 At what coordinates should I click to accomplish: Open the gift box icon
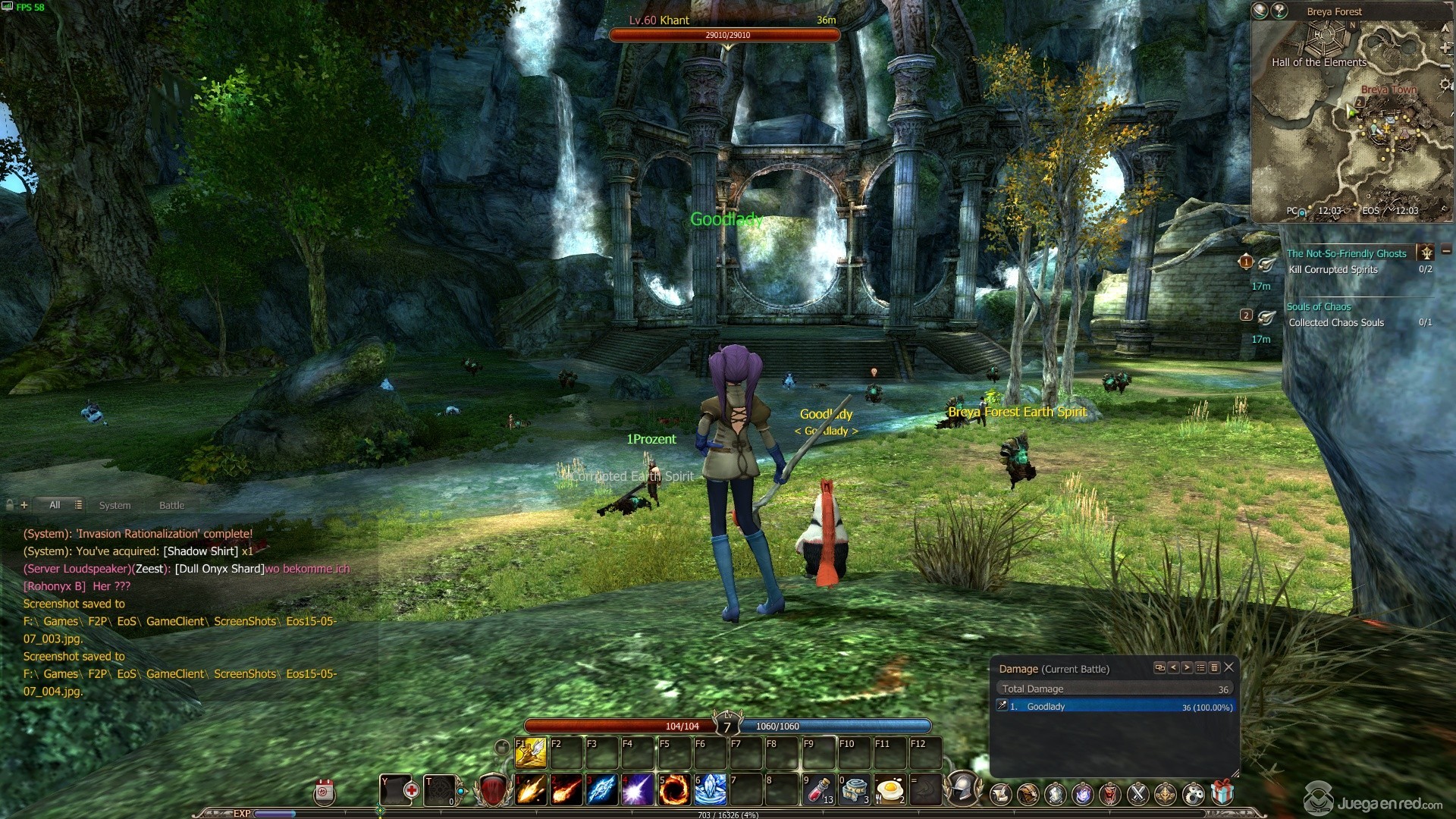coord(1222,794)
